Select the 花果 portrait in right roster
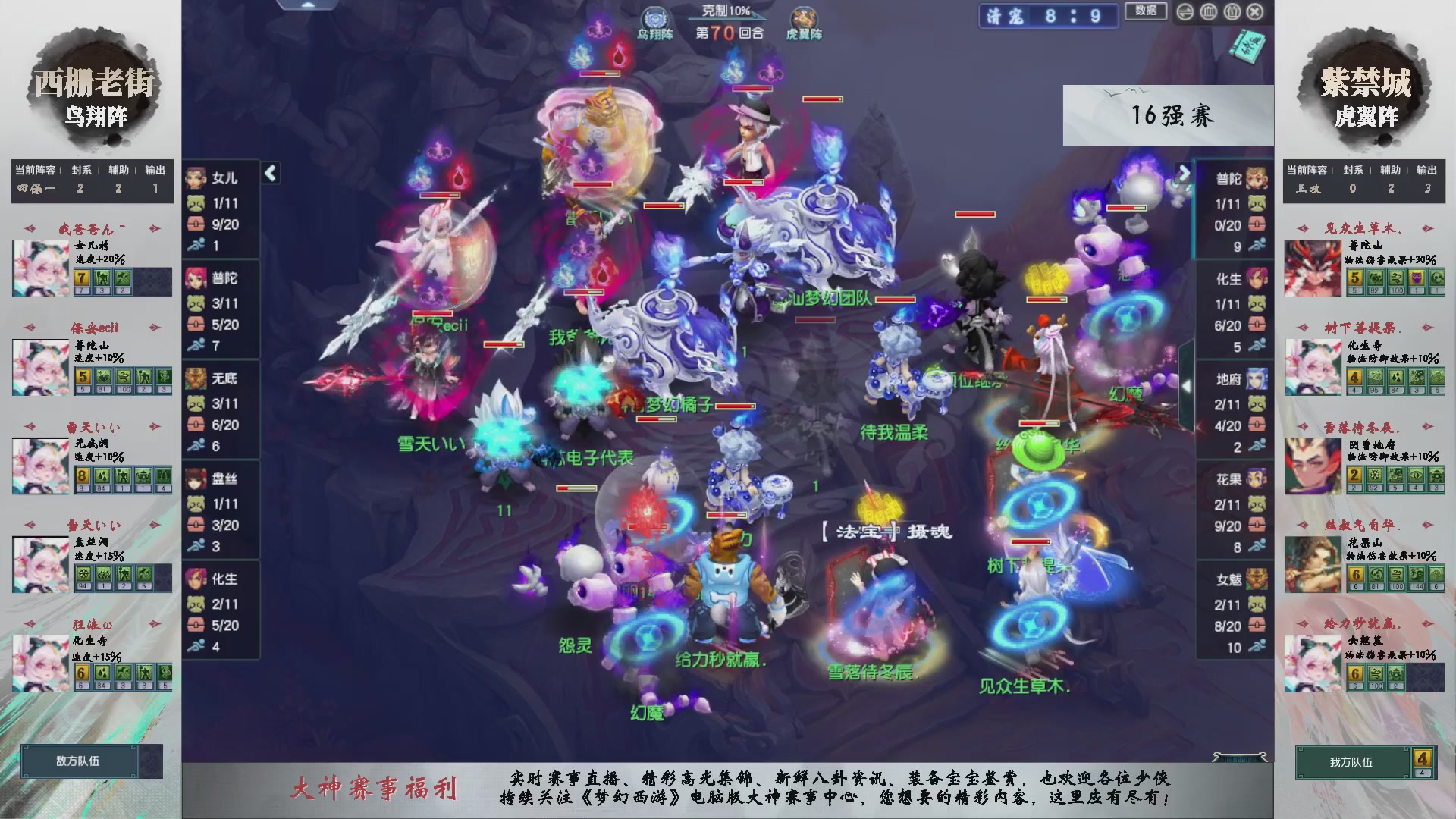 tap(1256, 478)
